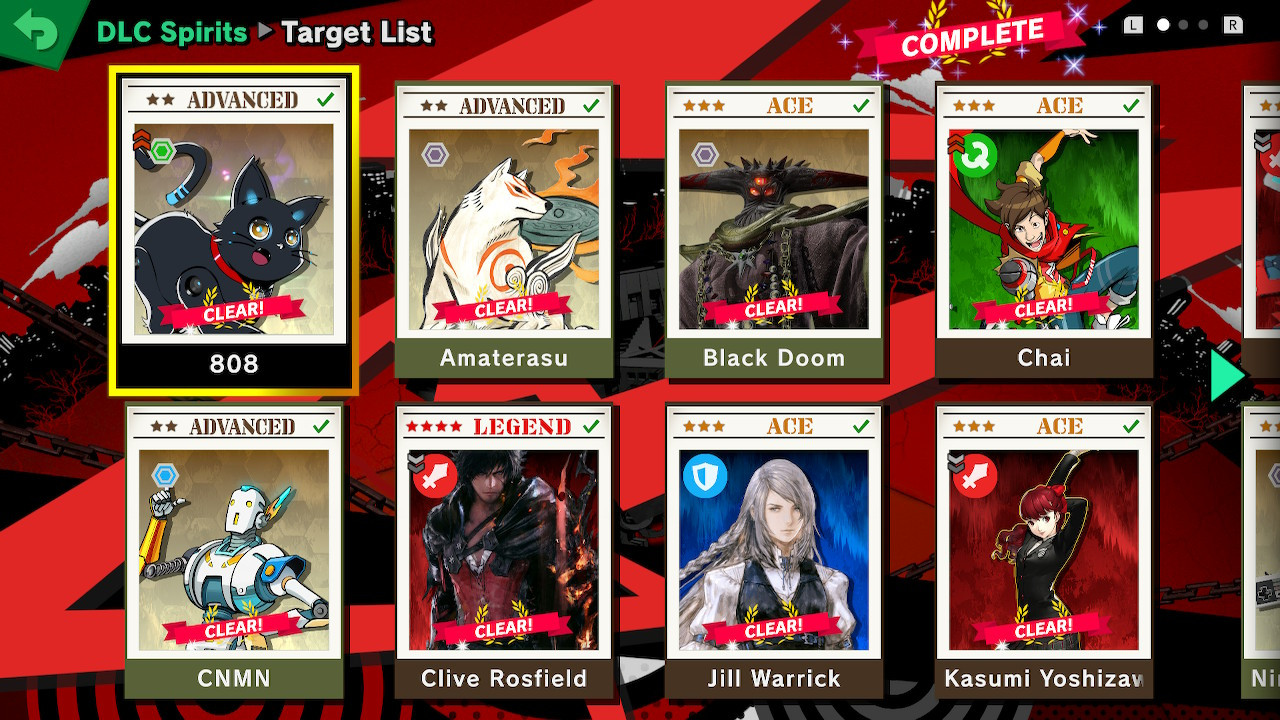Toggle the checkmark on Black Doom's card

pos(862,104)
